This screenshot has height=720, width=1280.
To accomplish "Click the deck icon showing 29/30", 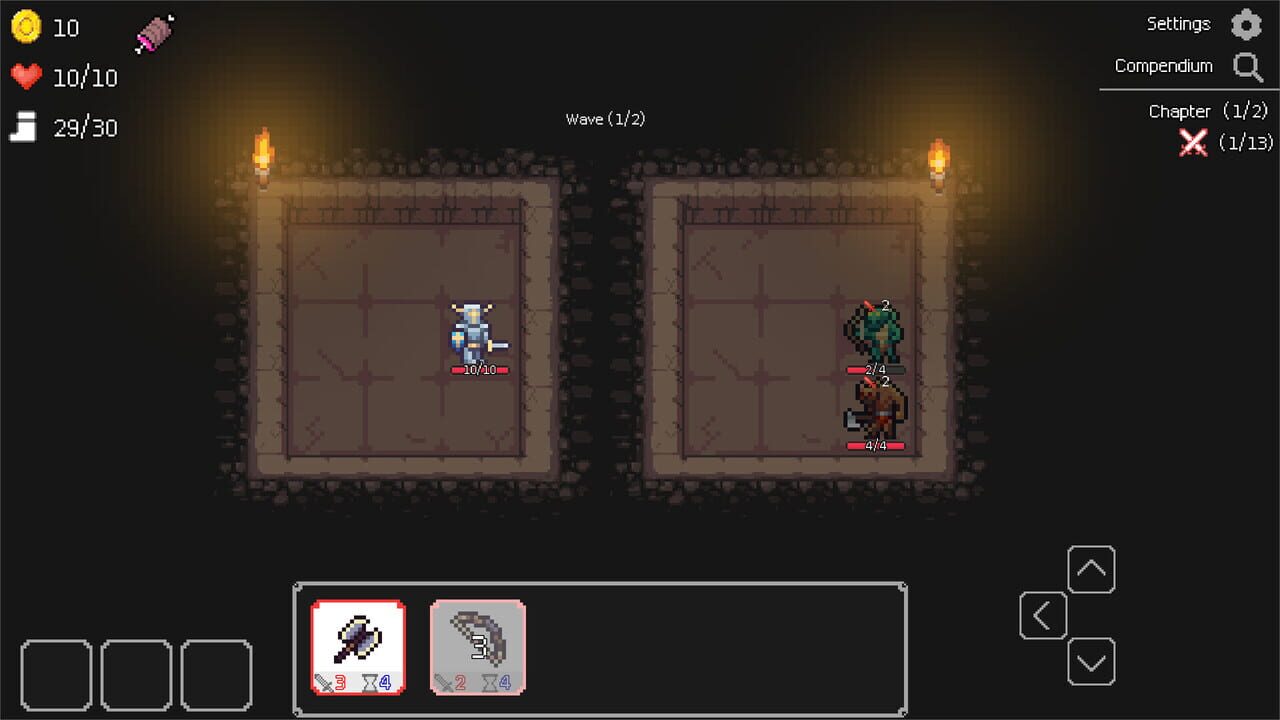I will pos(25,127).
